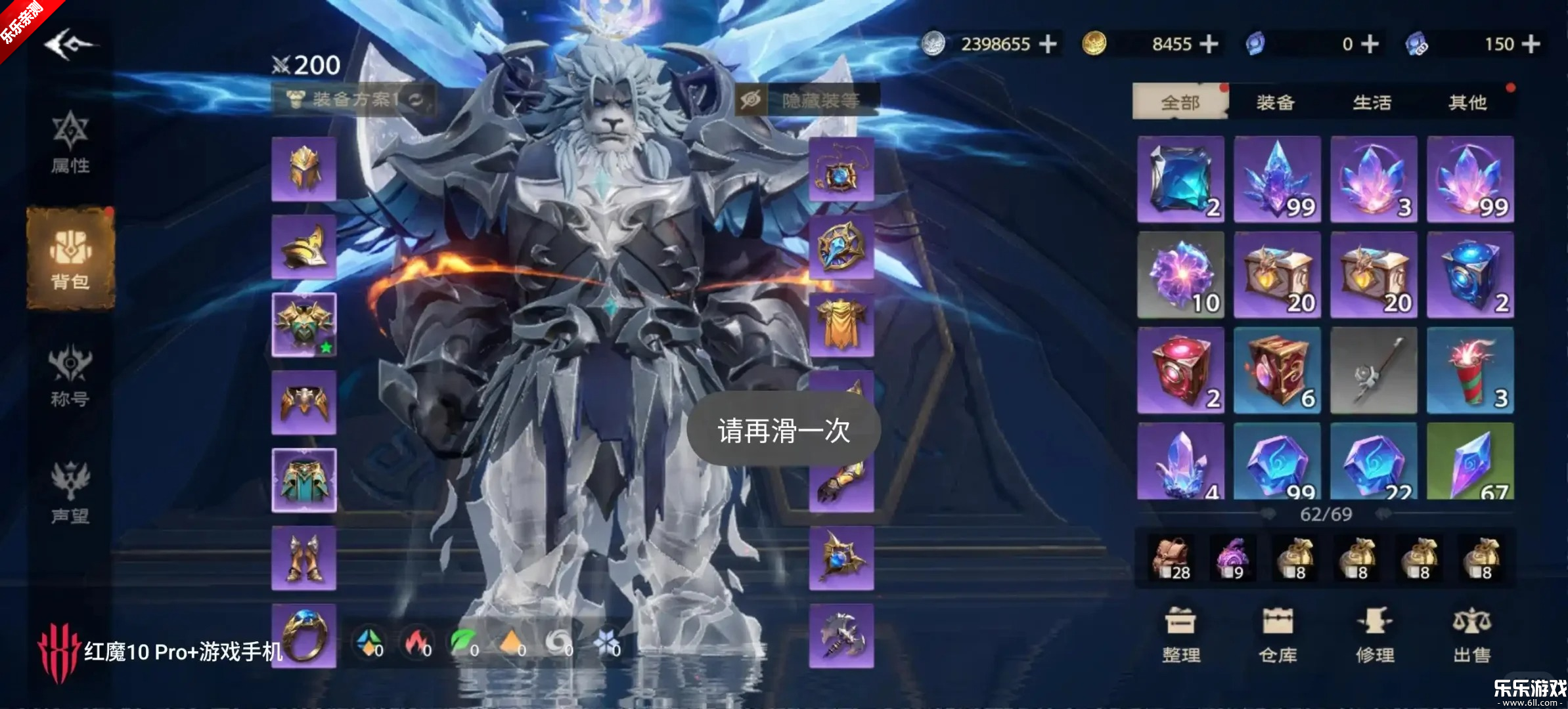Screen dimensions: 1568x709
Task: Switch to the 生活 items tab
Action: pos(1372,102)
